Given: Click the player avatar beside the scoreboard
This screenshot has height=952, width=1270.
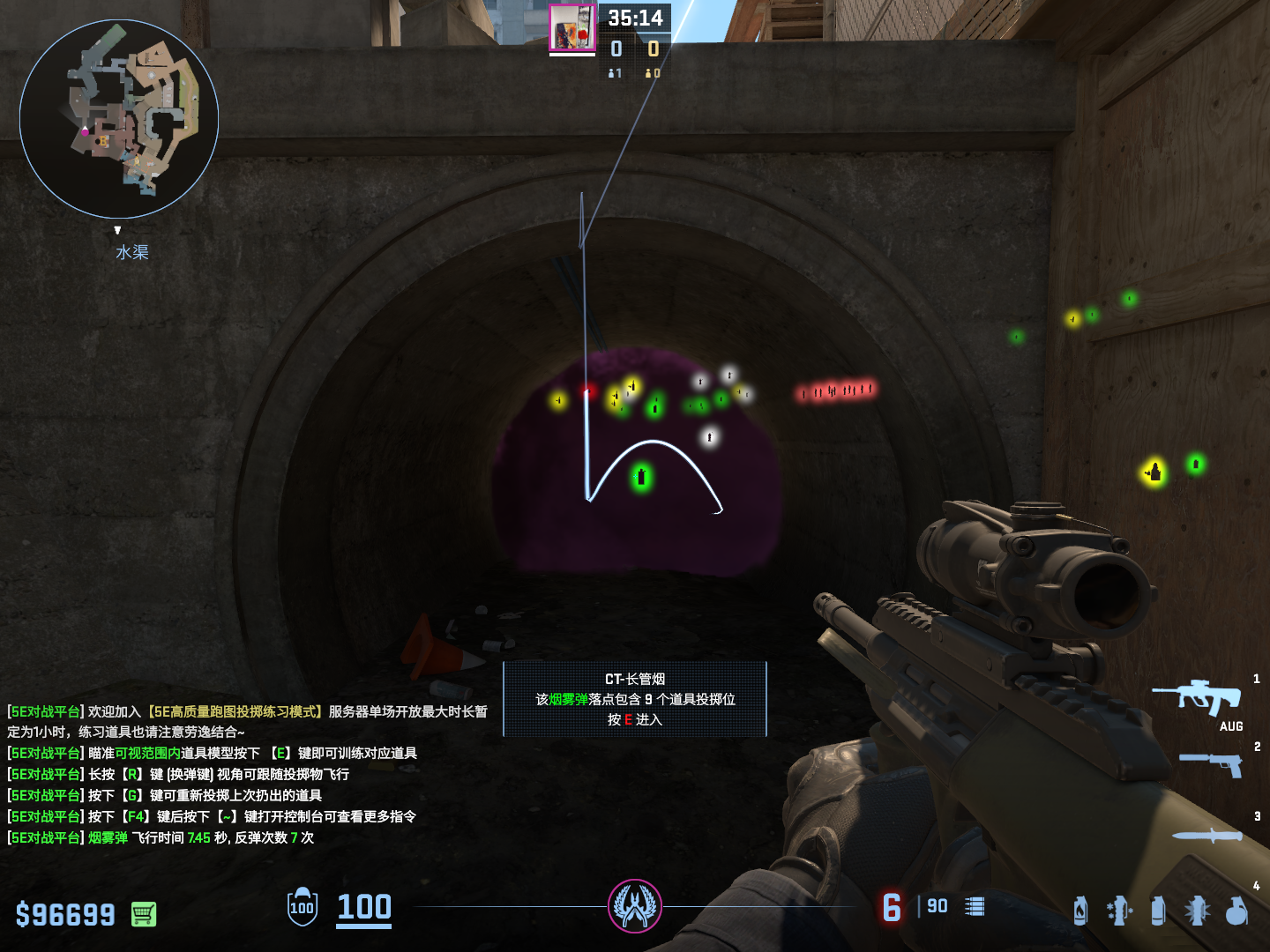Looking at the screenshot, I should tap(572, 28).
